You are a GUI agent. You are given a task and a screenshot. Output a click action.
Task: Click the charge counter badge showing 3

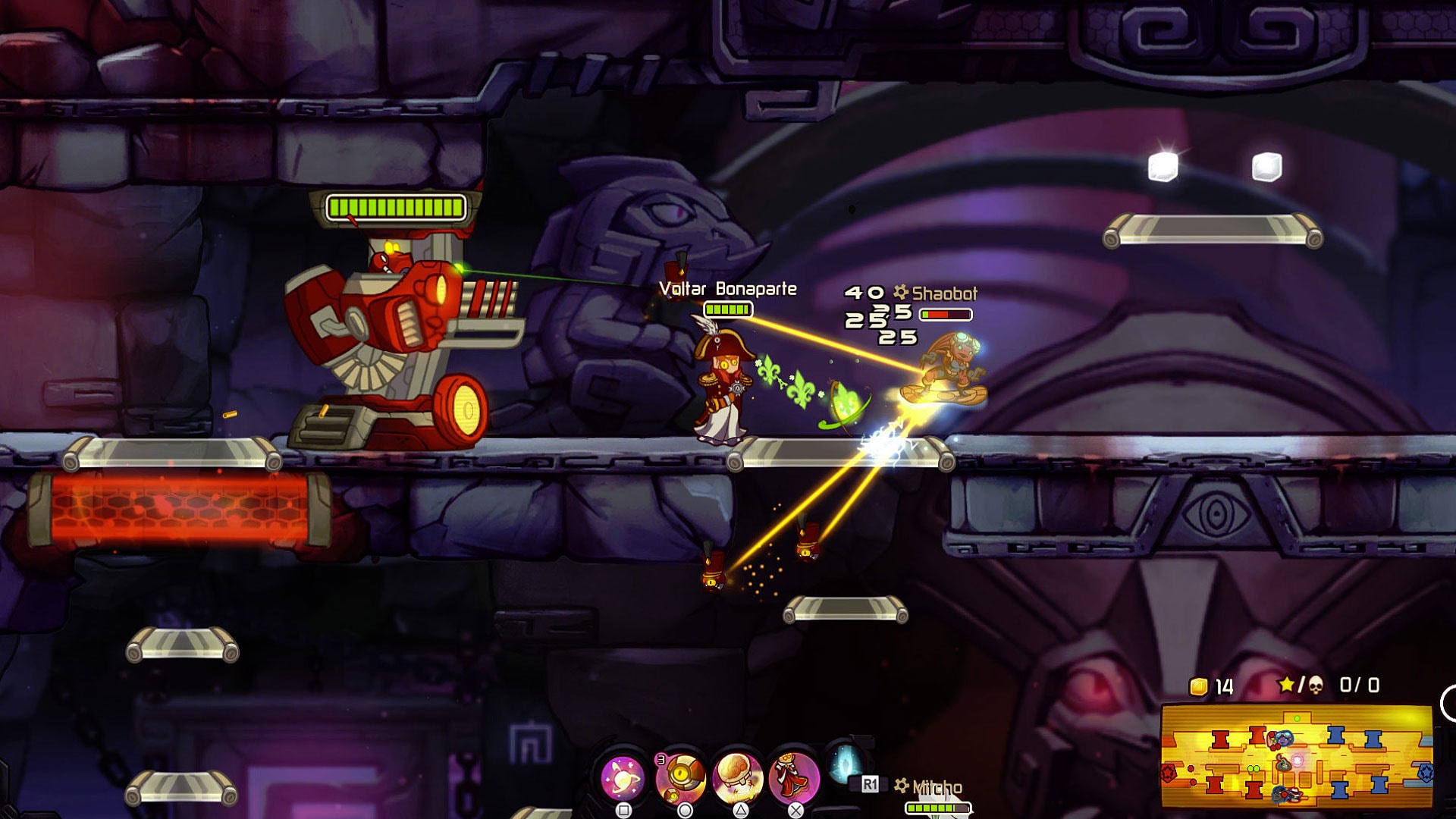[661, 758]
